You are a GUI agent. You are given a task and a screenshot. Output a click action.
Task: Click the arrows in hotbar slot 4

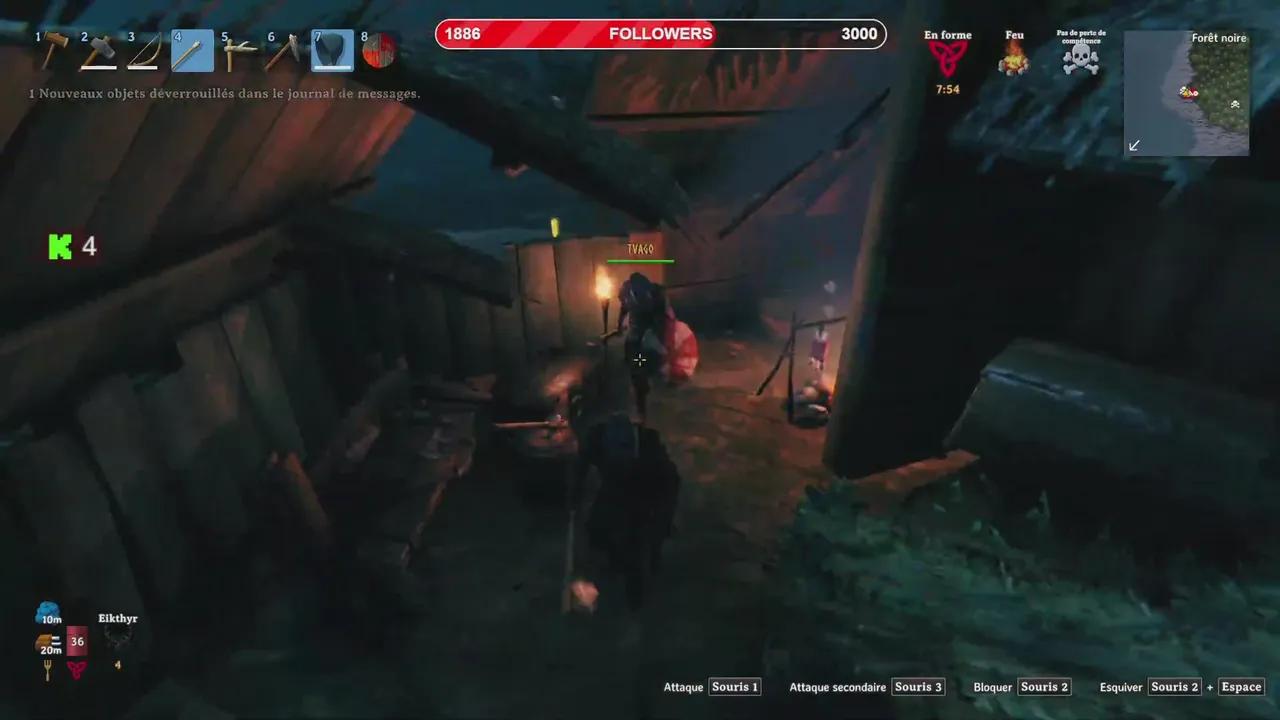pos(190,50)
